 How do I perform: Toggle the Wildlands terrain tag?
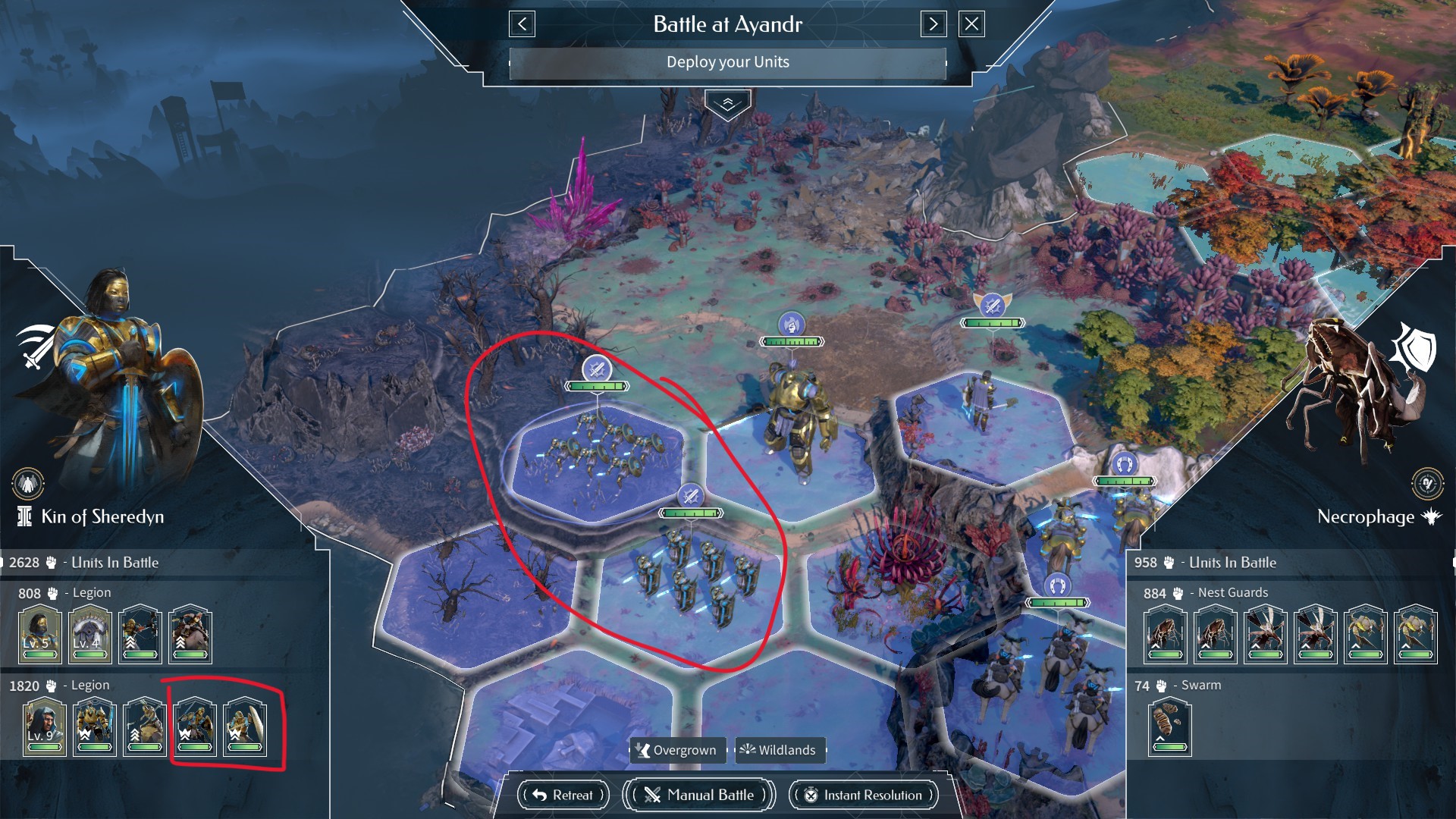click(x=780, y=751)
